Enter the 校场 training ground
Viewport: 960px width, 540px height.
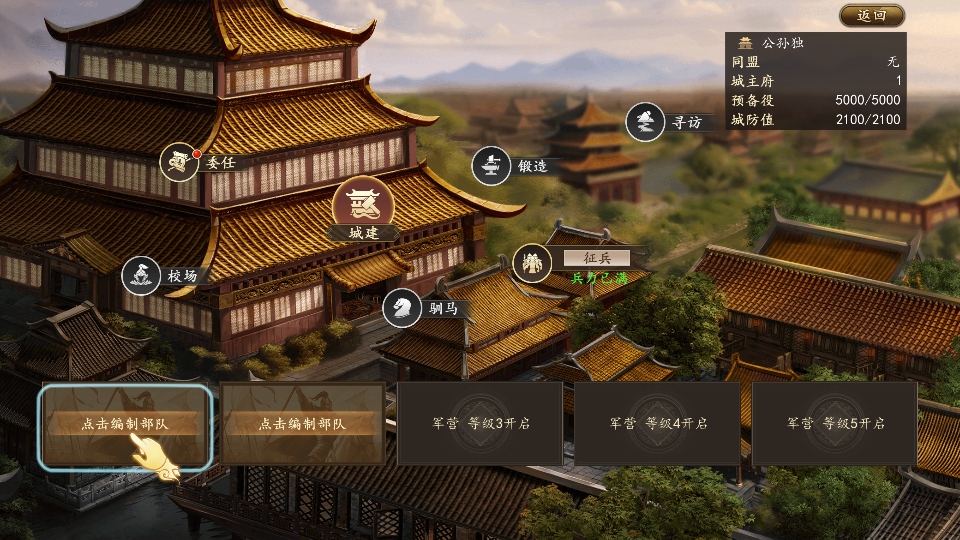[x=142, y=275]
